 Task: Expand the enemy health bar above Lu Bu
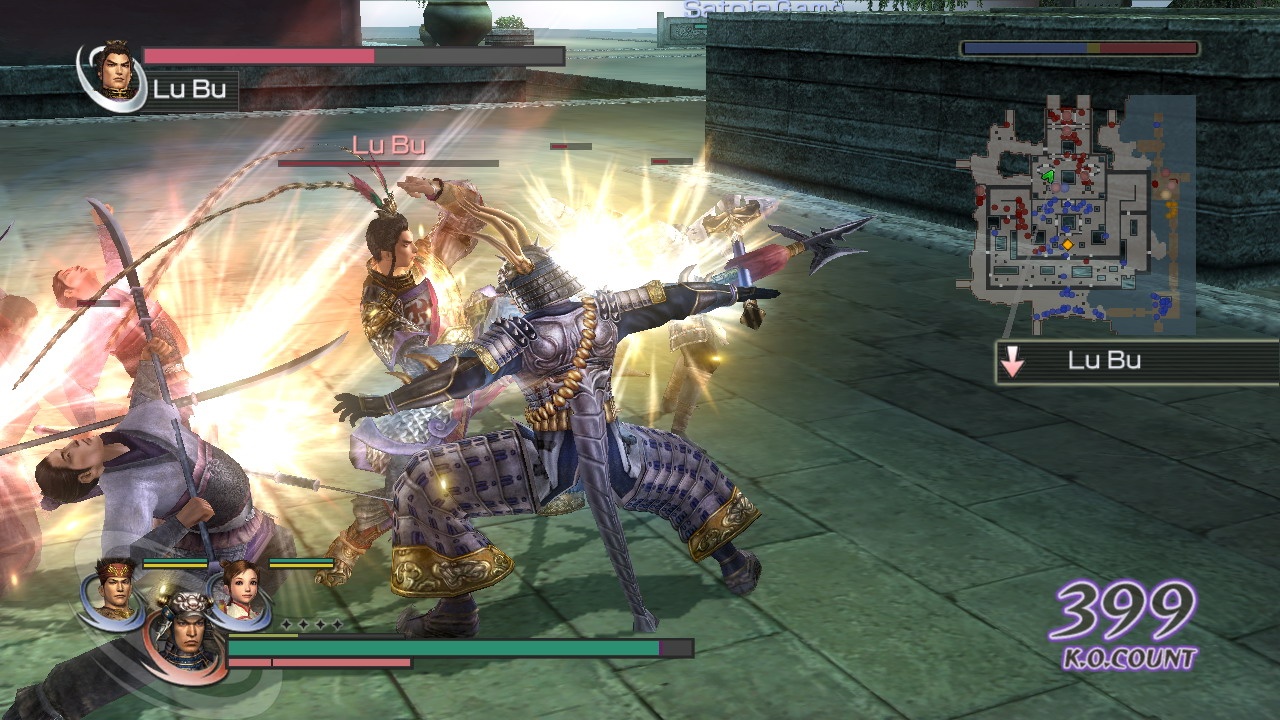(388, 162)
